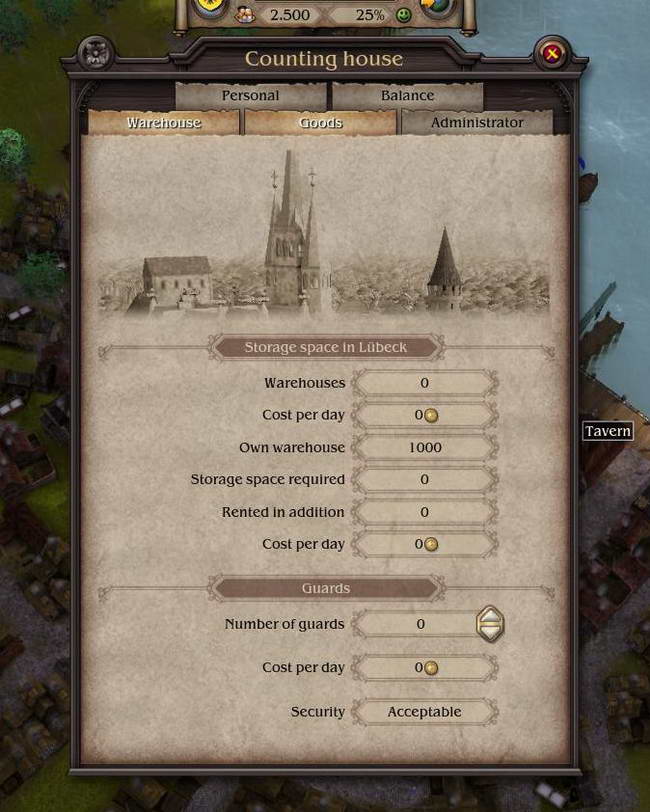Show the Goods tab
The width and height of the screenshot is (650, 812).
point(321,123)
